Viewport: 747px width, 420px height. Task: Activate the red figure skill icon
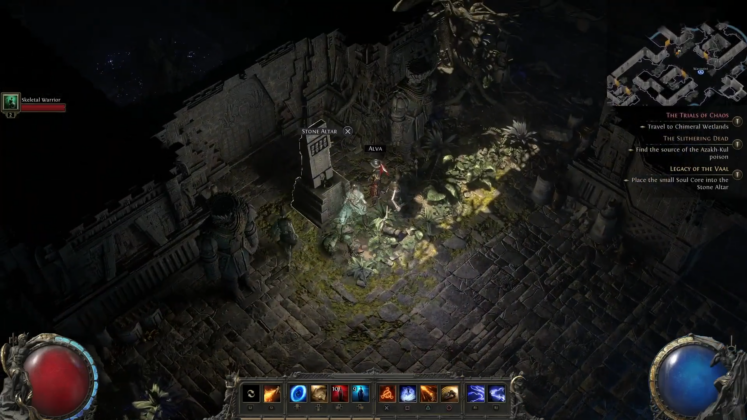pyautogui.click(x=339, y=393)
